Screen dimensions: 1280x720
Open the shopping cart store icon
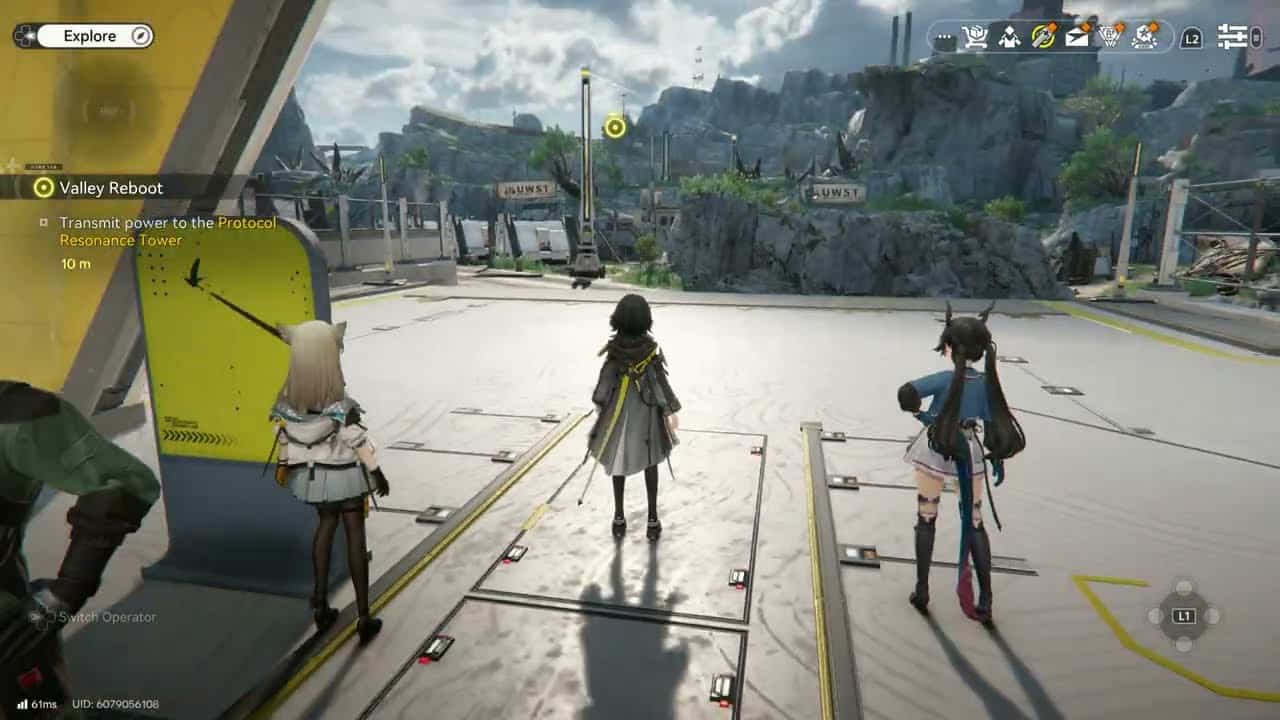(x=974, y=37)
